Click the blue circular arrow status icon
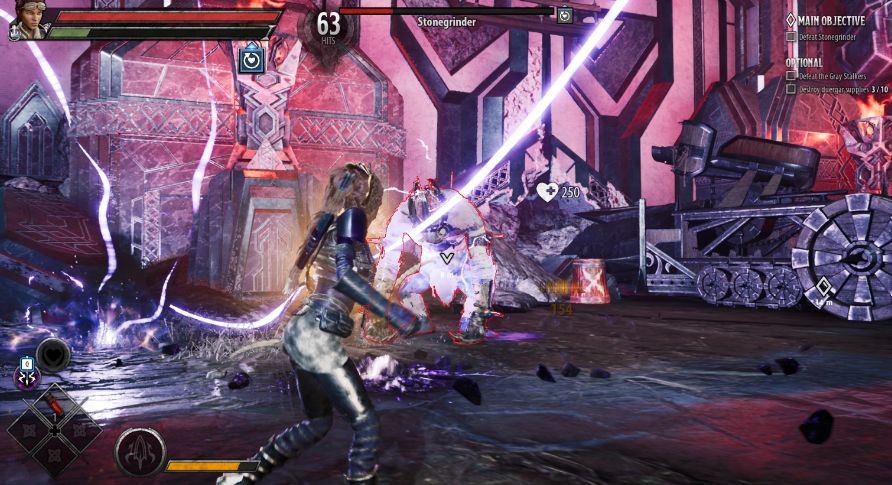 click(250, 59)
